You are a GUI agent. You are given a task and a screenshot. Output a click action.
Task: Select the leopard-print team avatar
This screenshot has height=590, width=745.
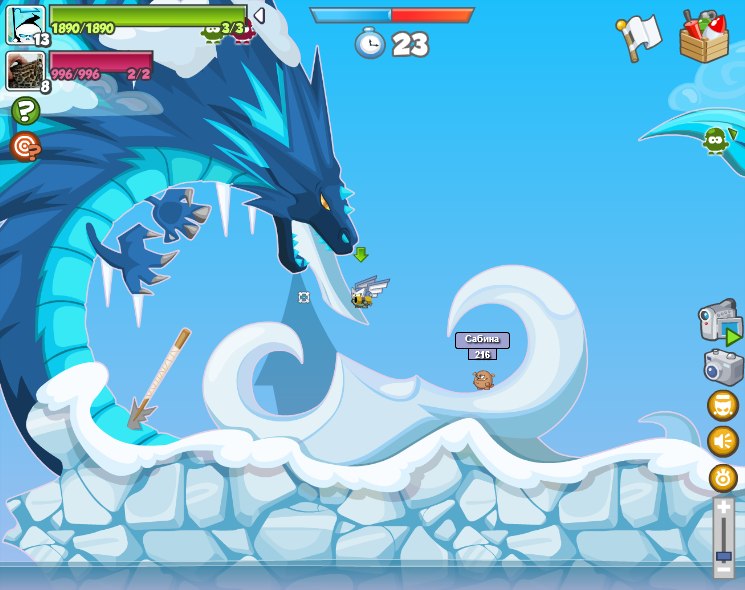pos(24,70)
